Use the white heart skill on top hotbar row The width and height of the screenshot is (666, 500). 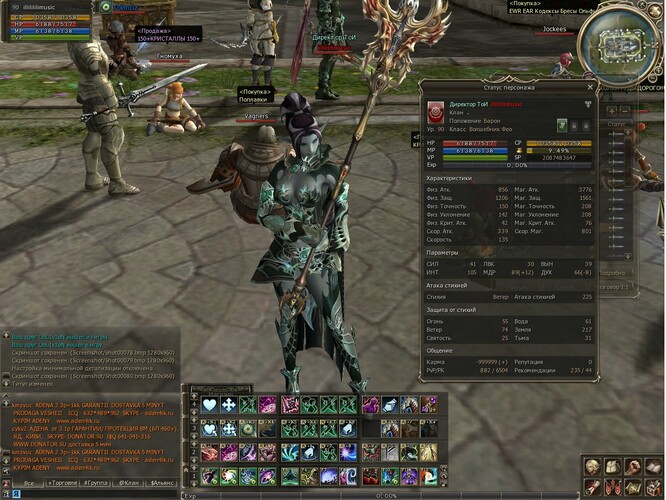pyautogui.click(x=210, y=404)
